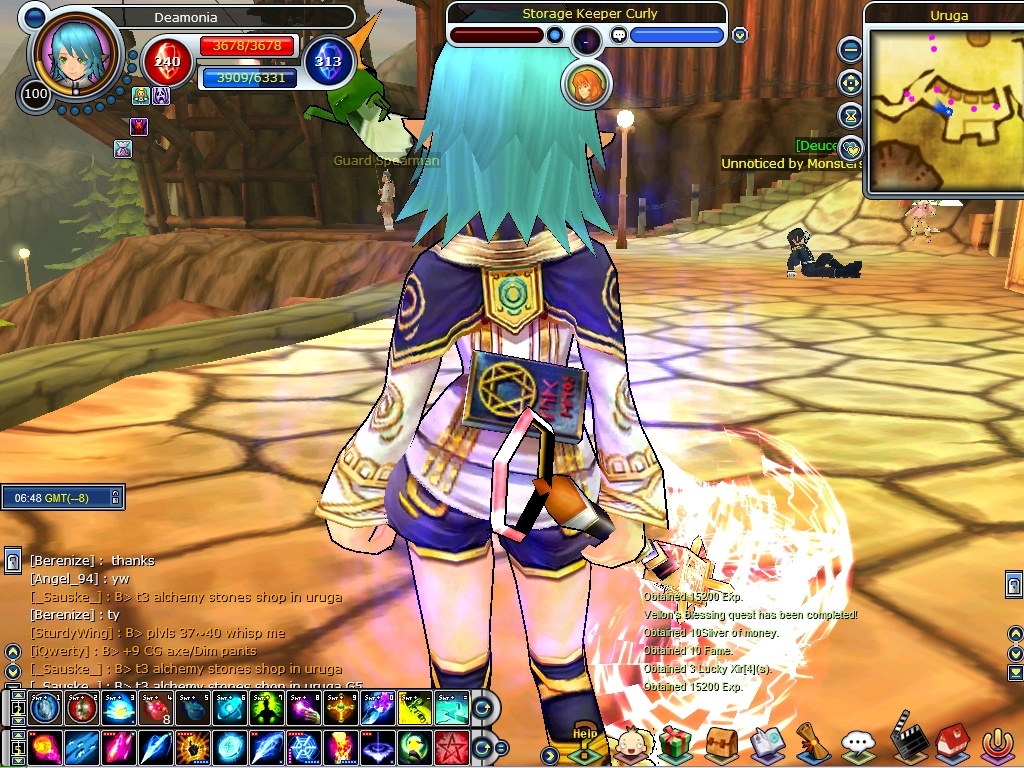Open the red-roof house icon
The image size is (1024, 768).
(952, 743)
